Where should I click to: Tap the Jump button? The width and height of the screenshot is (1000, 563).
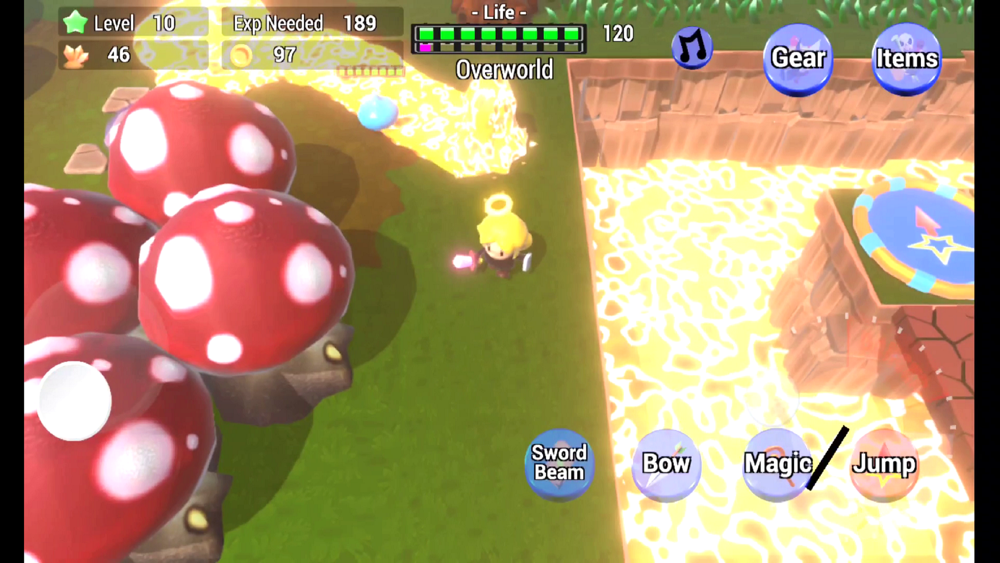click(x=884, y=464)
